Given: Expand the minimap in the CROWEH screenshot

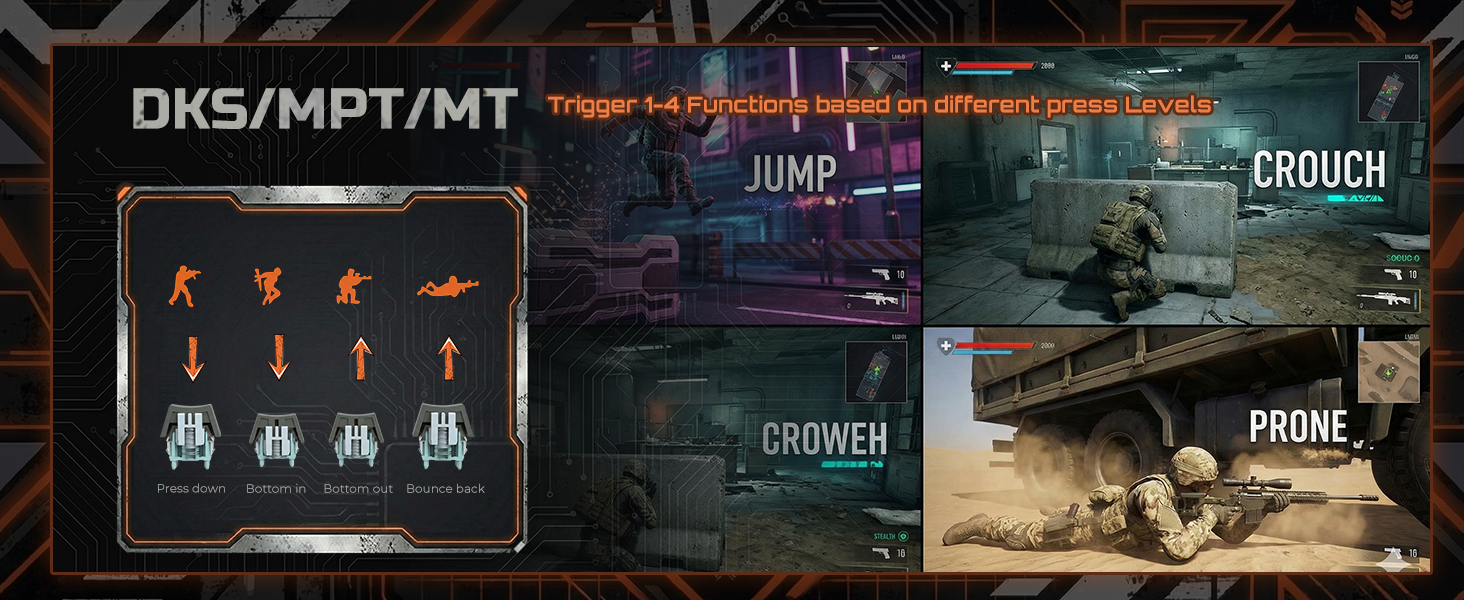Looking at the screenshot, I should [876, 372].
